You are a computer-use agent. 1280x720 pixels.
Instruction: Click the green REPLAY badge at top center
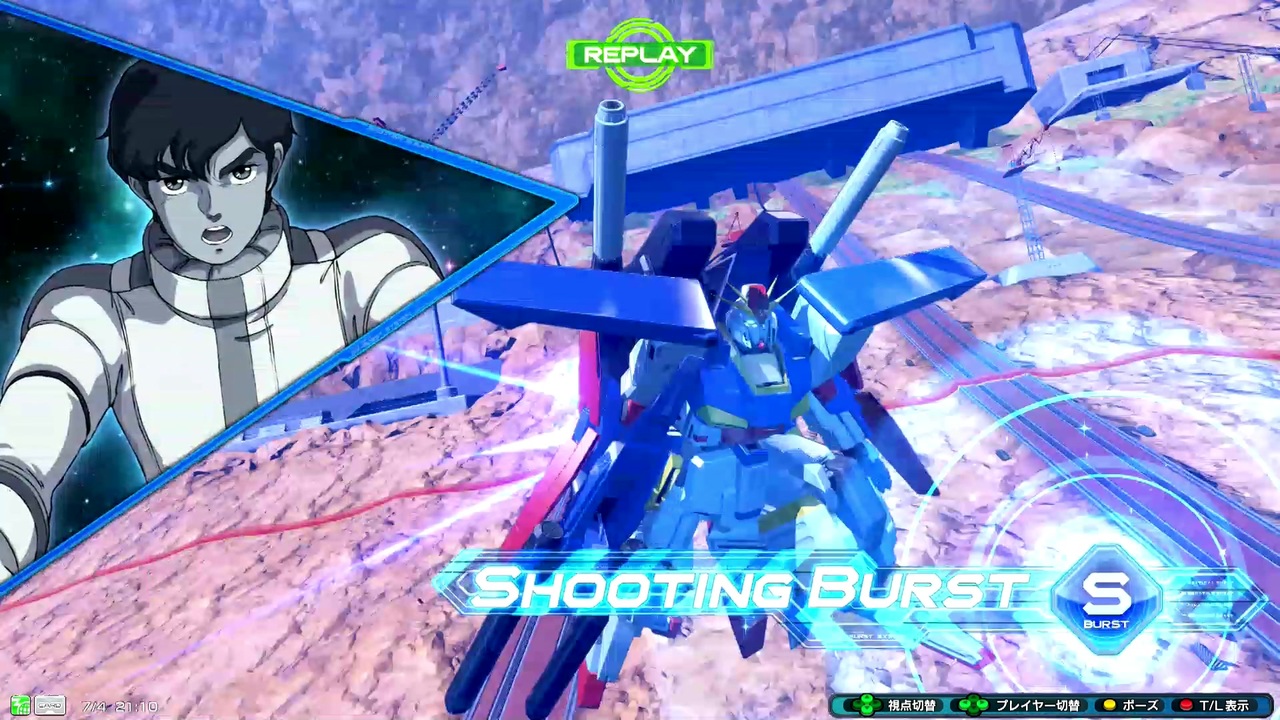[x=639, y=55]
